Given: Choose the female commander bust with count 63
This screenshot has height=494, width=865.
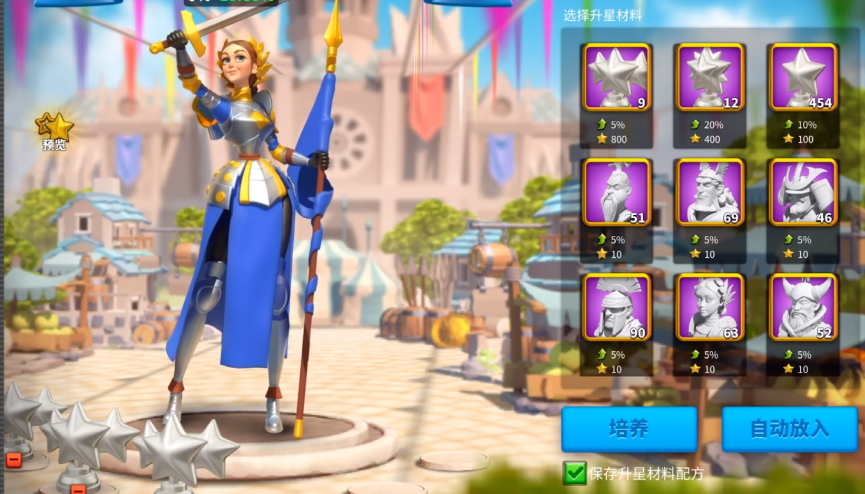Looking at the screenshot, I should click(710, 307).
